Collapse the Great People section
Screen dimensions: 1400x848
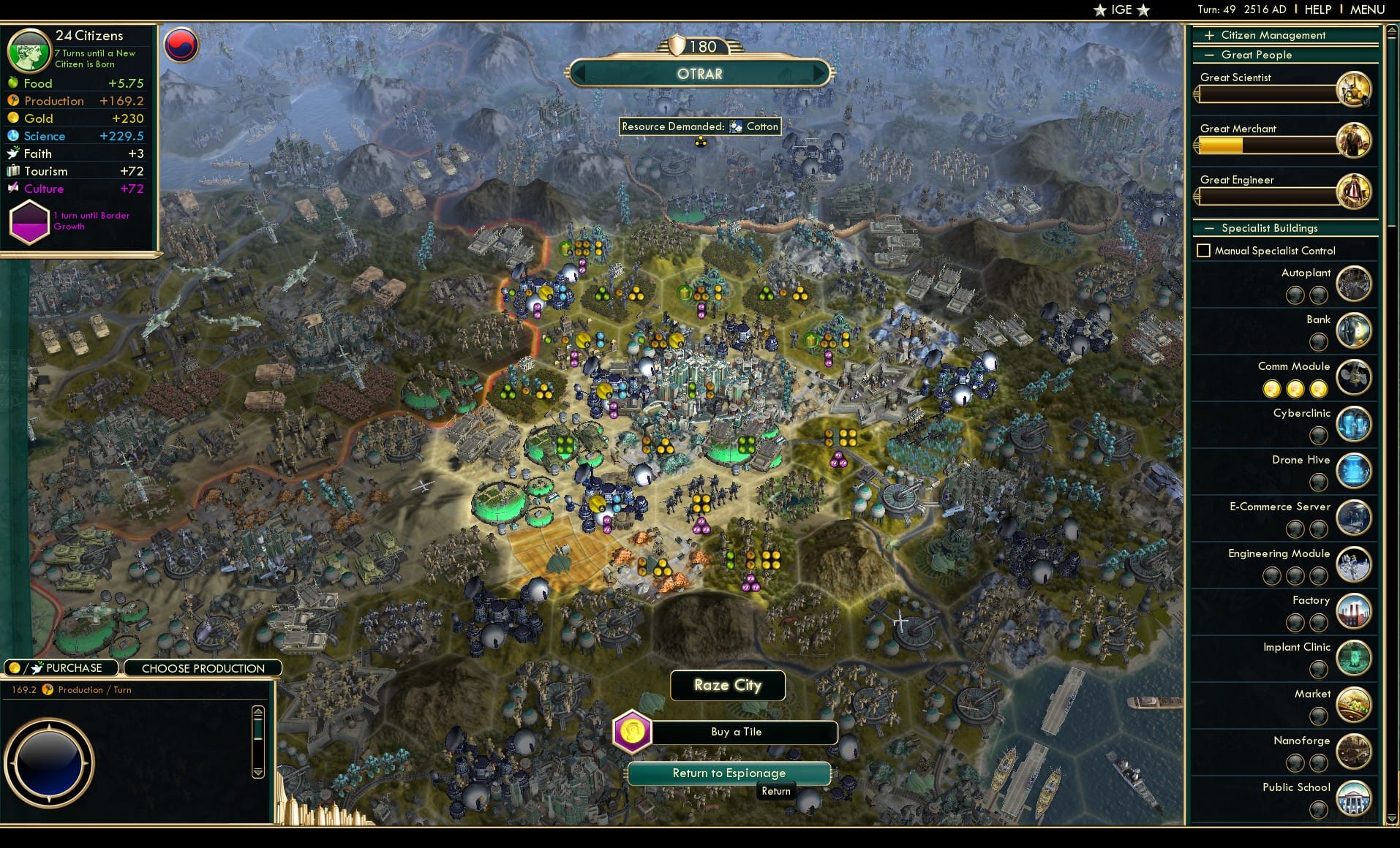click(x=1208, y=55)
